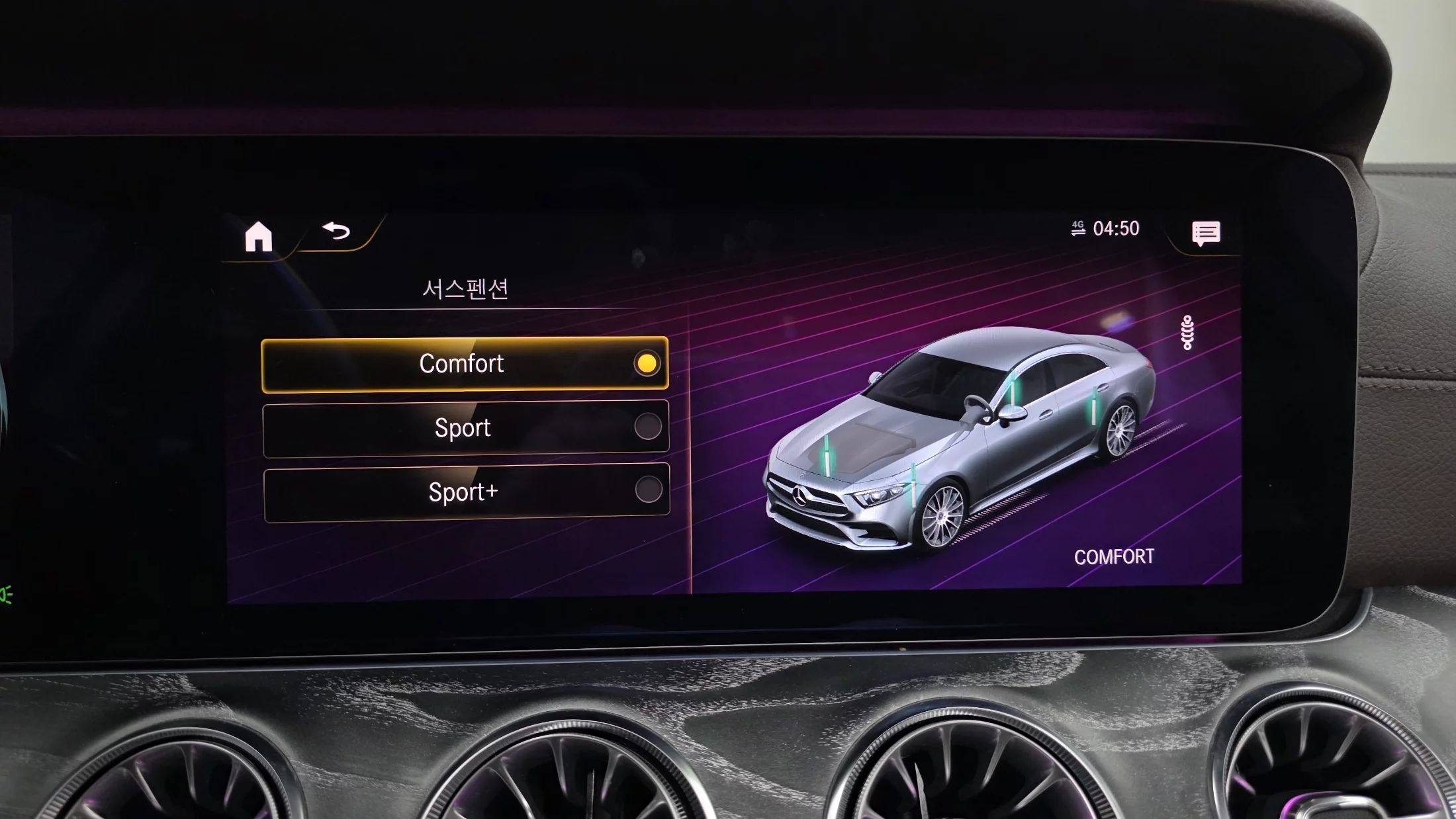Image resolution: width=1456 pixels, height=819 pixels.
Task: Tap the suspension spring icon
Action: (x=1187, y=332)
